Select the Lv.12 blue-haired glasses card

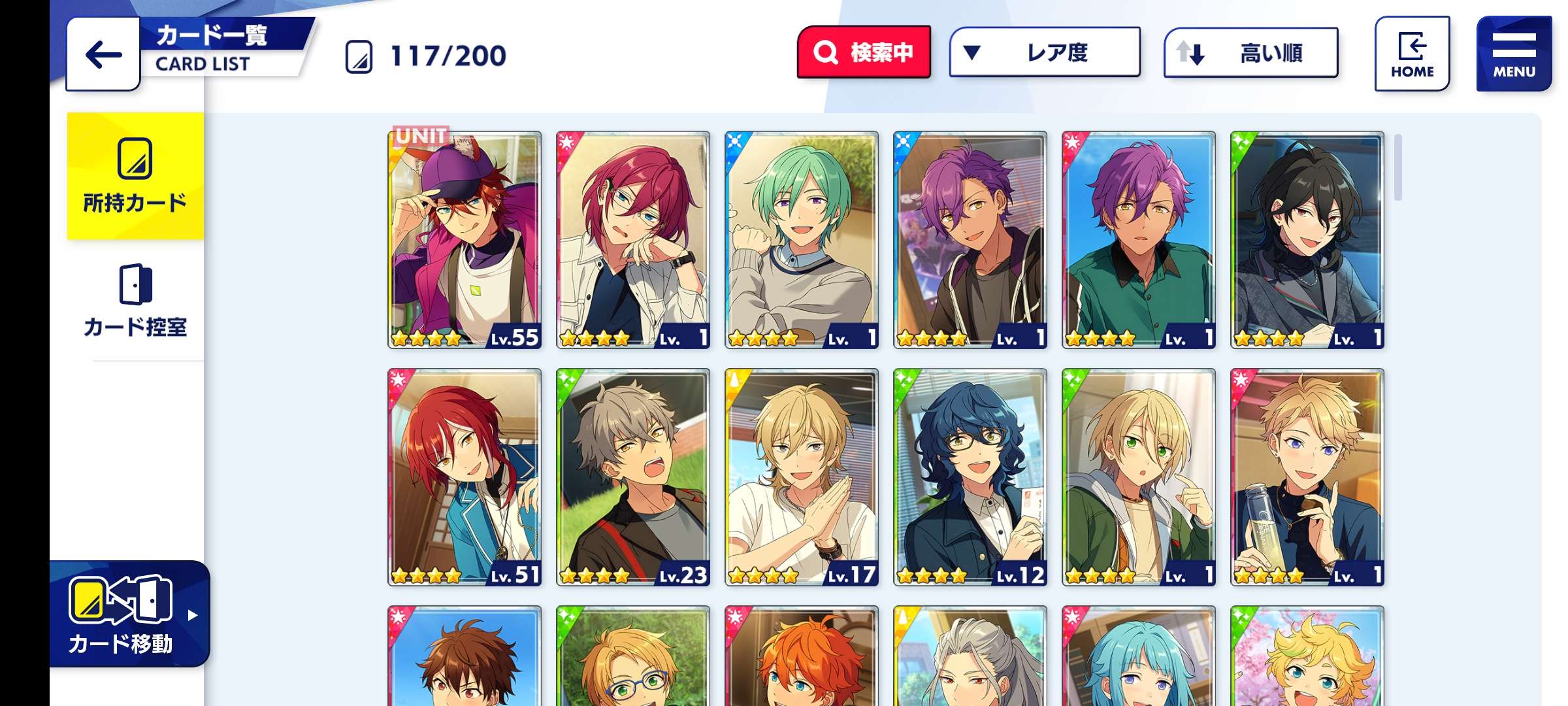[x=970, y=477]
